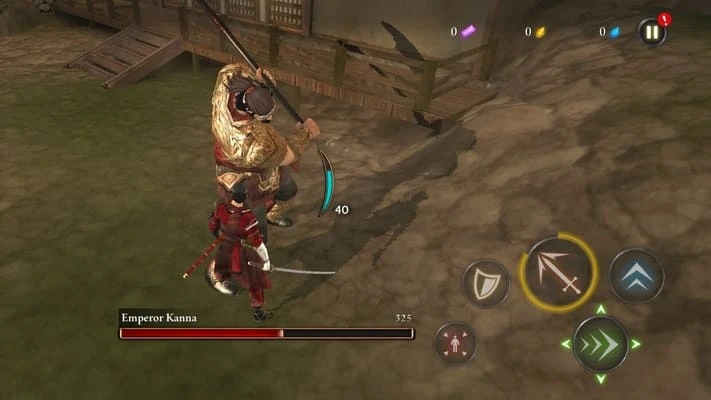Image resolution: width=711 pixels, height=400 pixels.
Task: Trigger the green triple-arrow dash button
Action: (600, 344)
